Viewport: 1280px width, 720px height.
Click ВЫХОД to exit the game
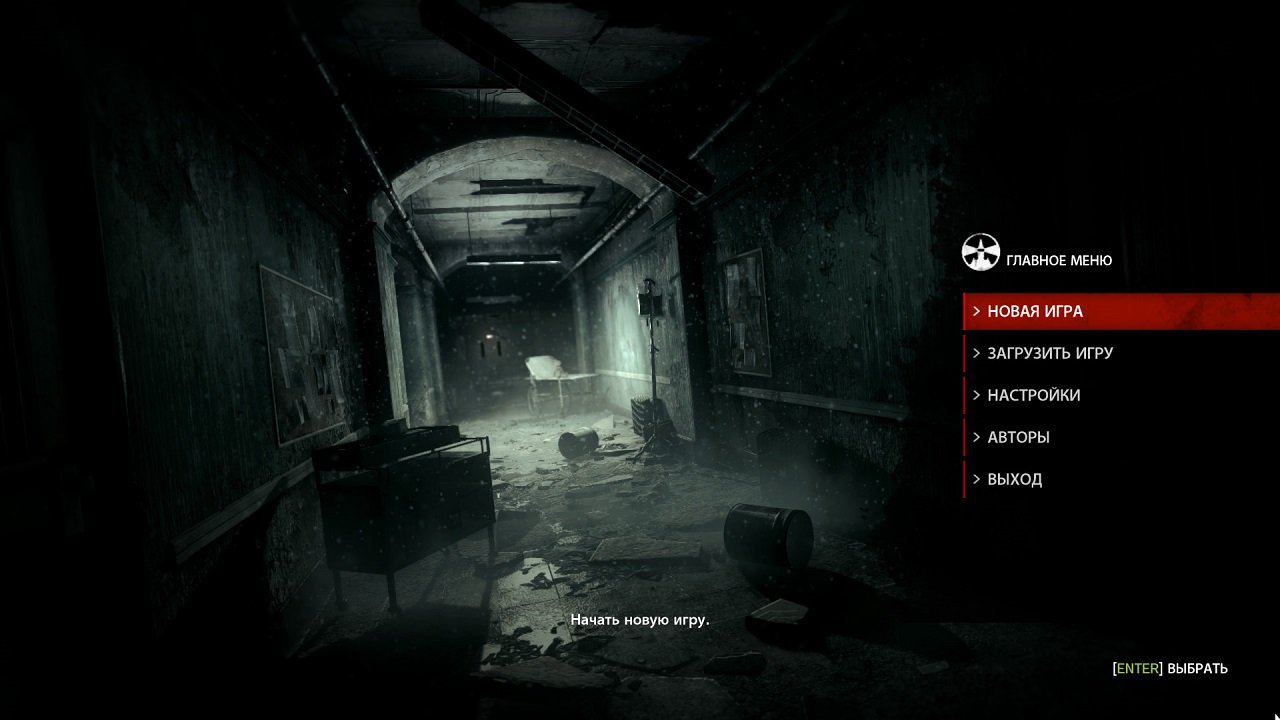[x=1014, y=479]
